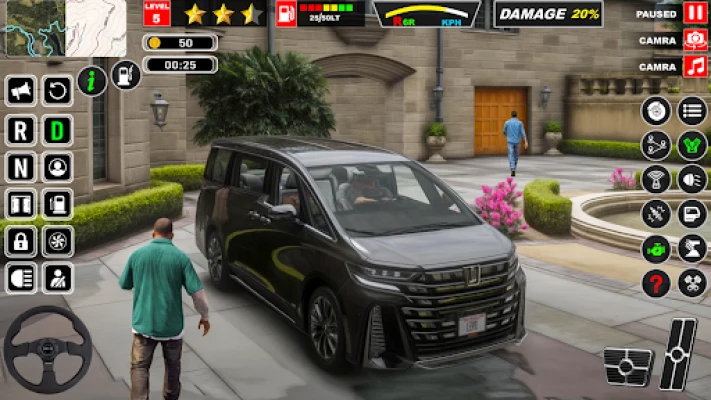Step on the accelerator pedal
The height and width of the screenshot is (400, 711).
pos(679,353)
